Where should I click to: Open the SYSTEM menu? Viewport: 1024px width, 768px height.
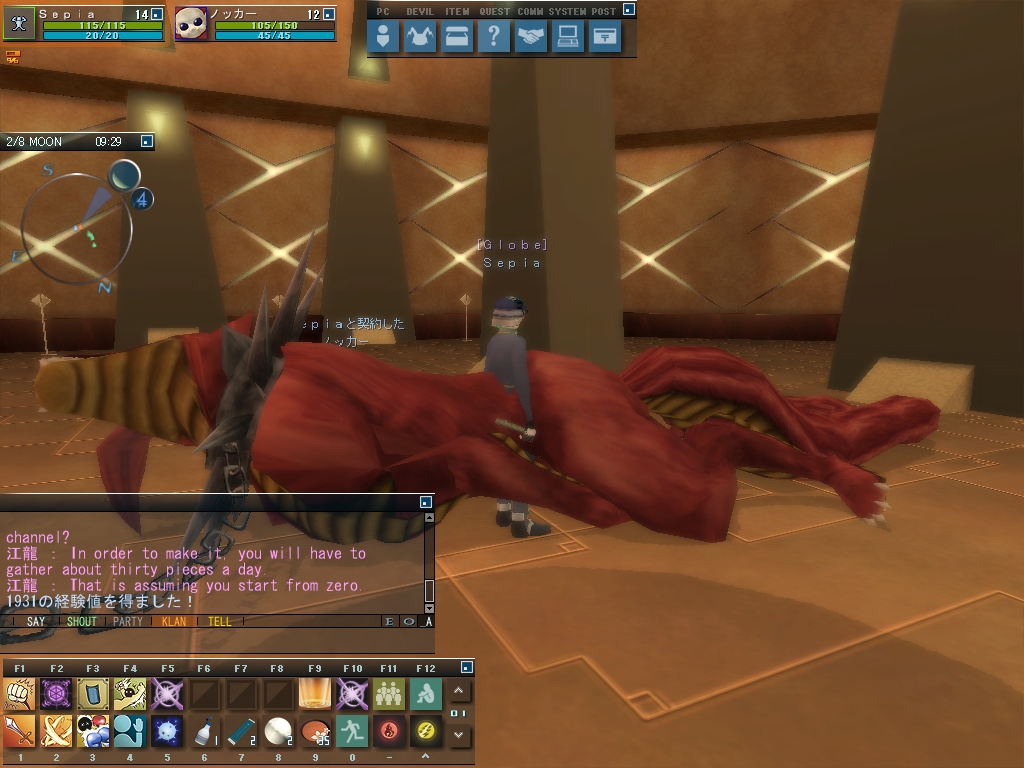(568, 37)
